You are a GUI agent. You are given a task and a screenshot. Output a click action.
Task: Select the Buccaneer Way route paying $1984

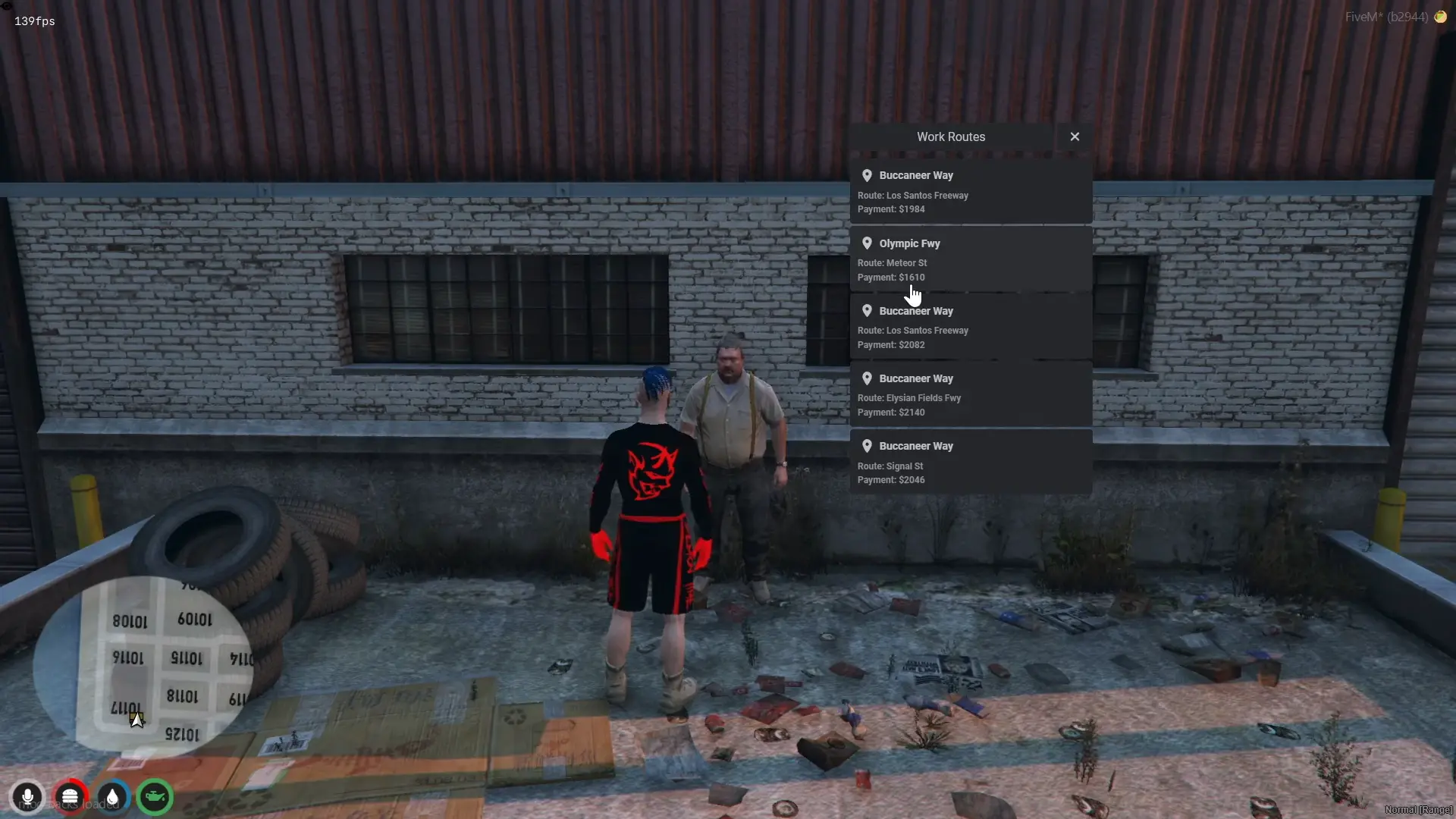[x=971, y=192]
